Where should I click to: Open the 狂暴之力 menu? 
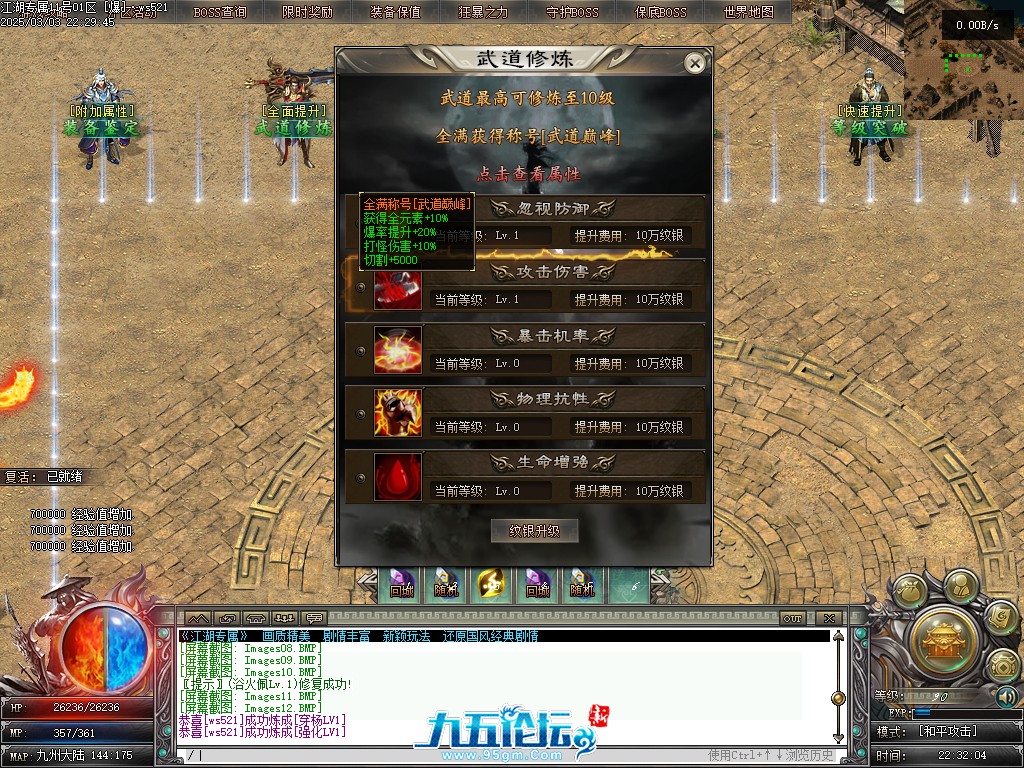tap(484, 12)
